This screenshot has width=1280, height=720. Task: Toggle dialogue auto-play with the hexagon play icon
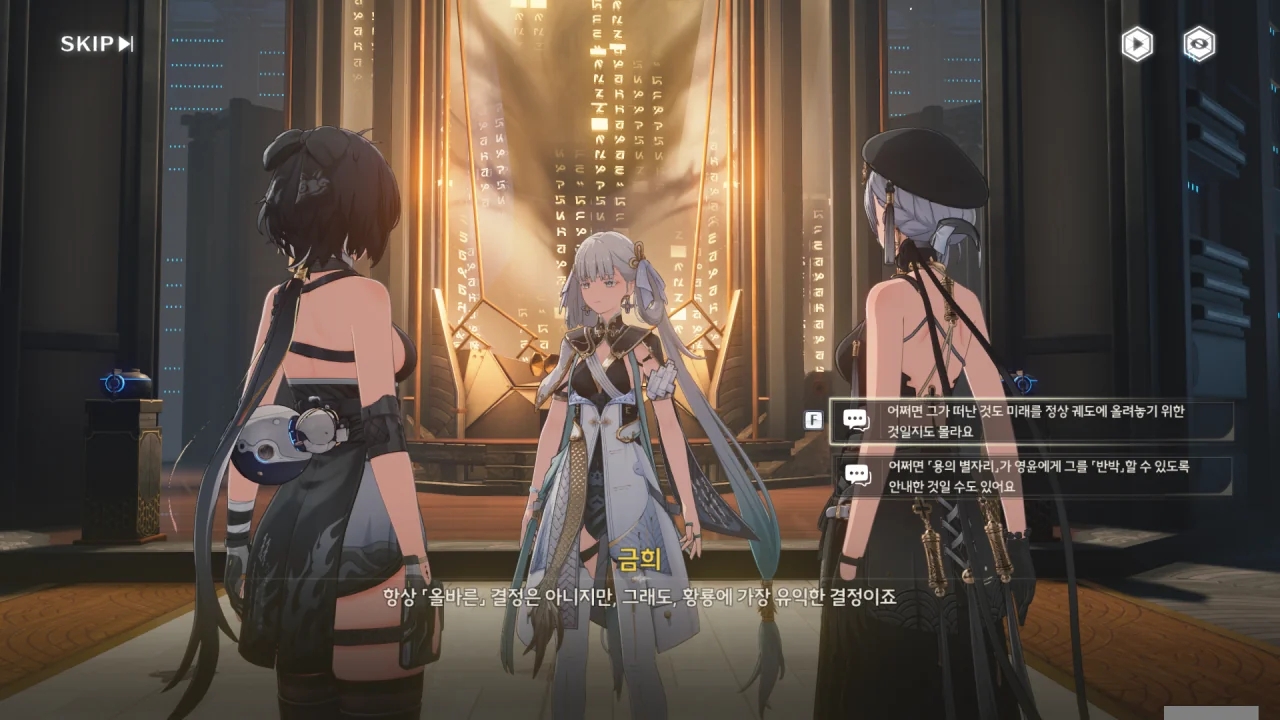(x=1136, y=44)
